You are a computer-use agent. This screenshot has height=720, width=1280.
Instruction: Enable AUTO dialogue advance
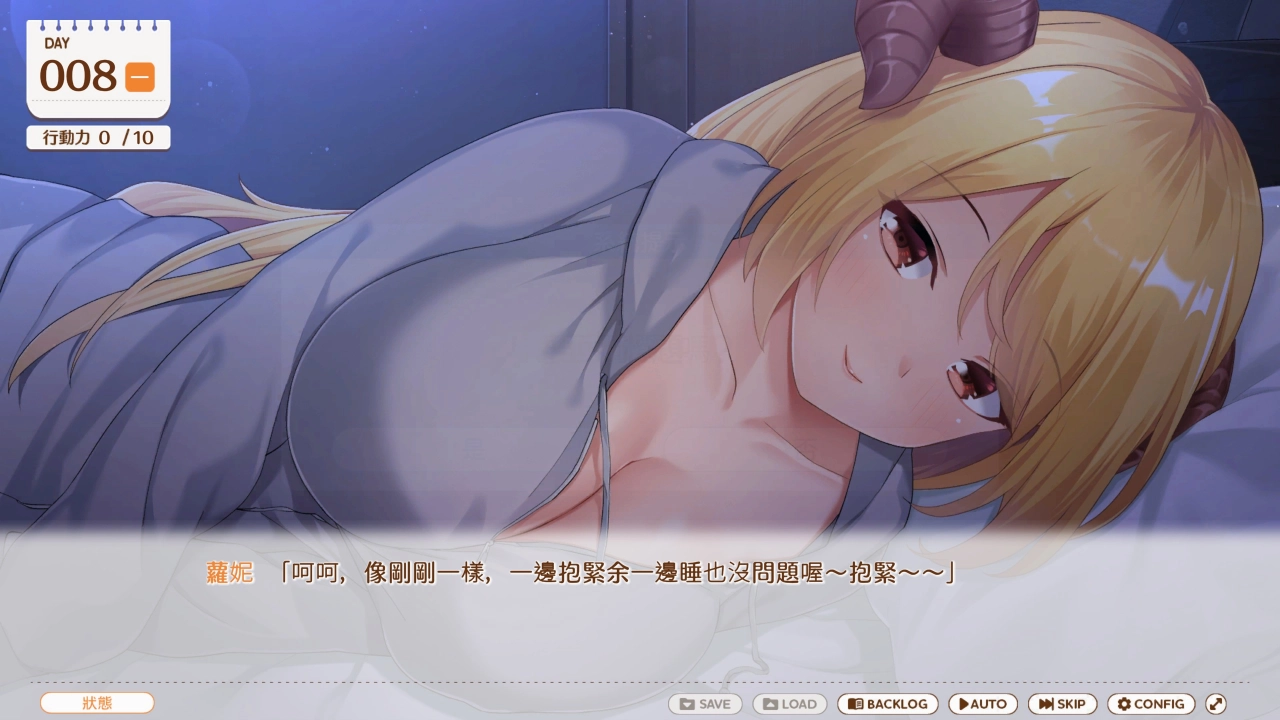point(983,704)
